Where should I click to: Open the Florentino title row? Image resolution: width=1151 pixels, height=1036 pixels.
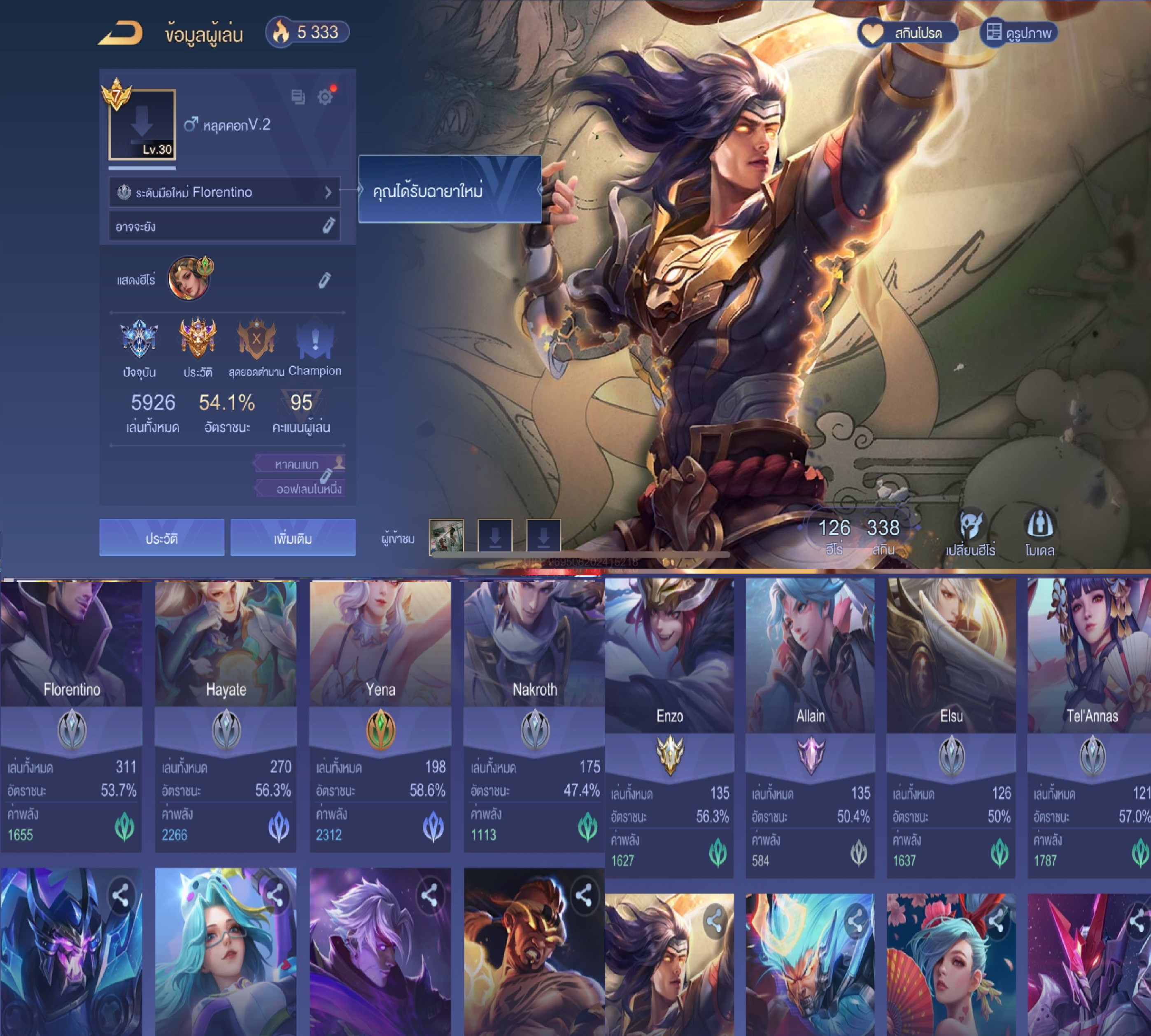[x=224, y=192]
